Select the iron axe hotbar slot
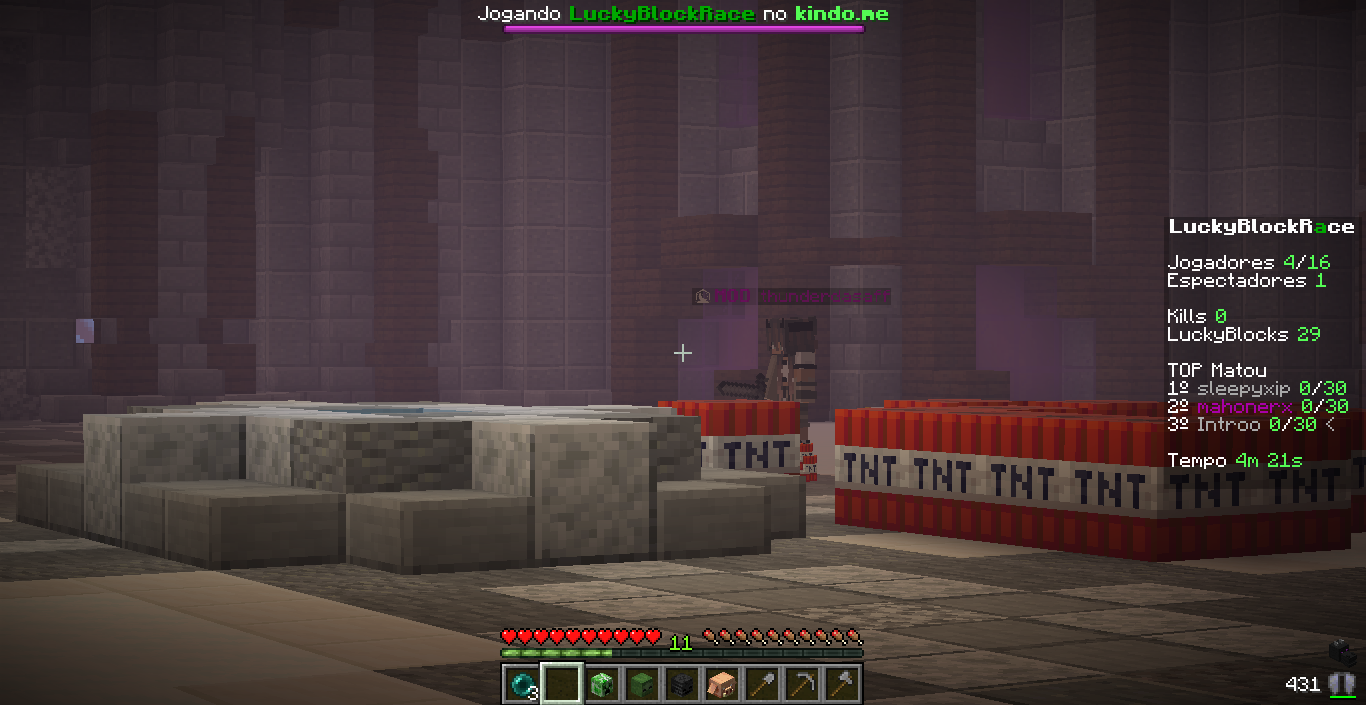This screenshot has height=705, width=1366. point(842,684)
